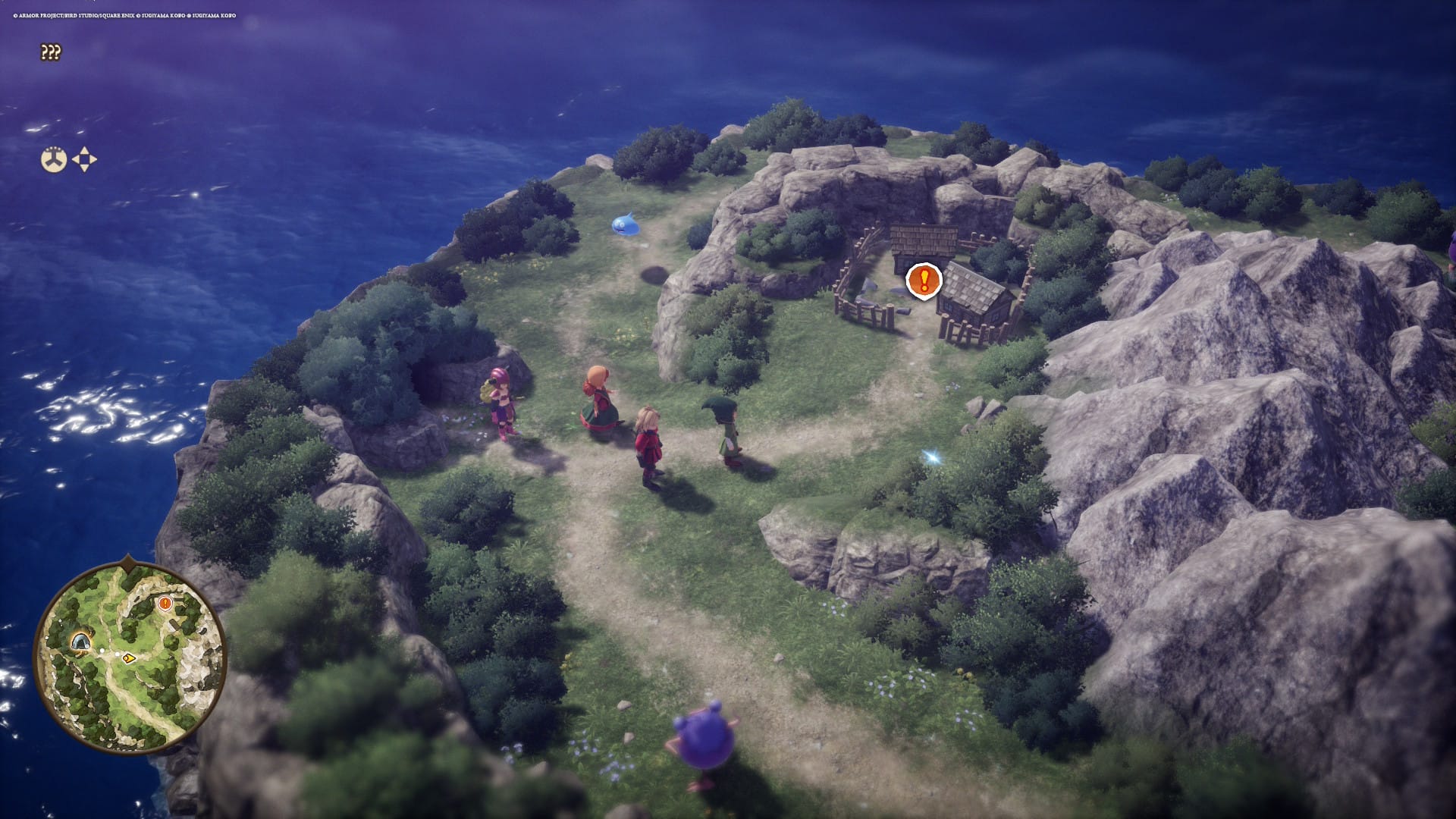Open the circular minimap
Viewport: 1456px width, 819px height.
(129, 657)
